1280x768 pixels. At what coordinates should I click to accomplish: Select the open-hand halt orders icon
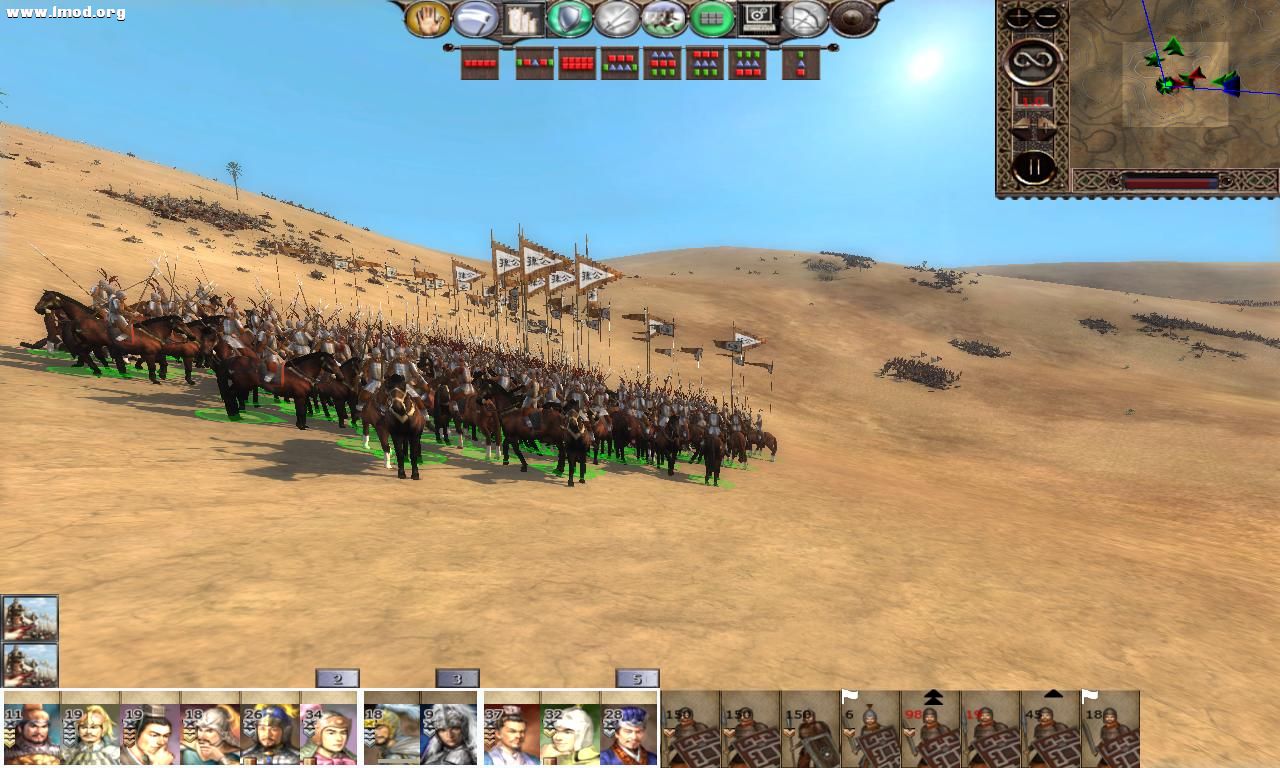point(427,18)
